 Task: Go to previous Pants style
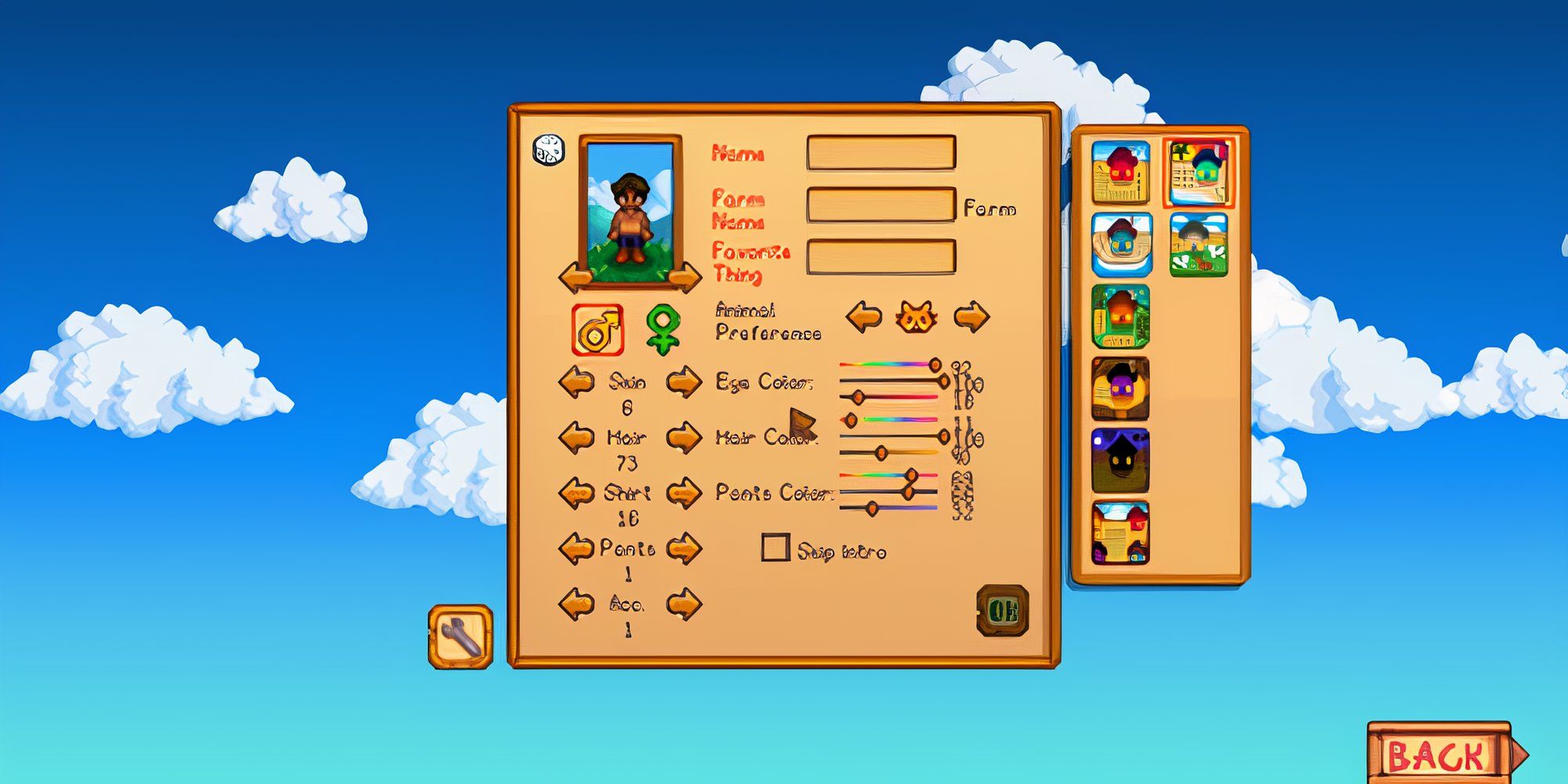coord(576,548)
